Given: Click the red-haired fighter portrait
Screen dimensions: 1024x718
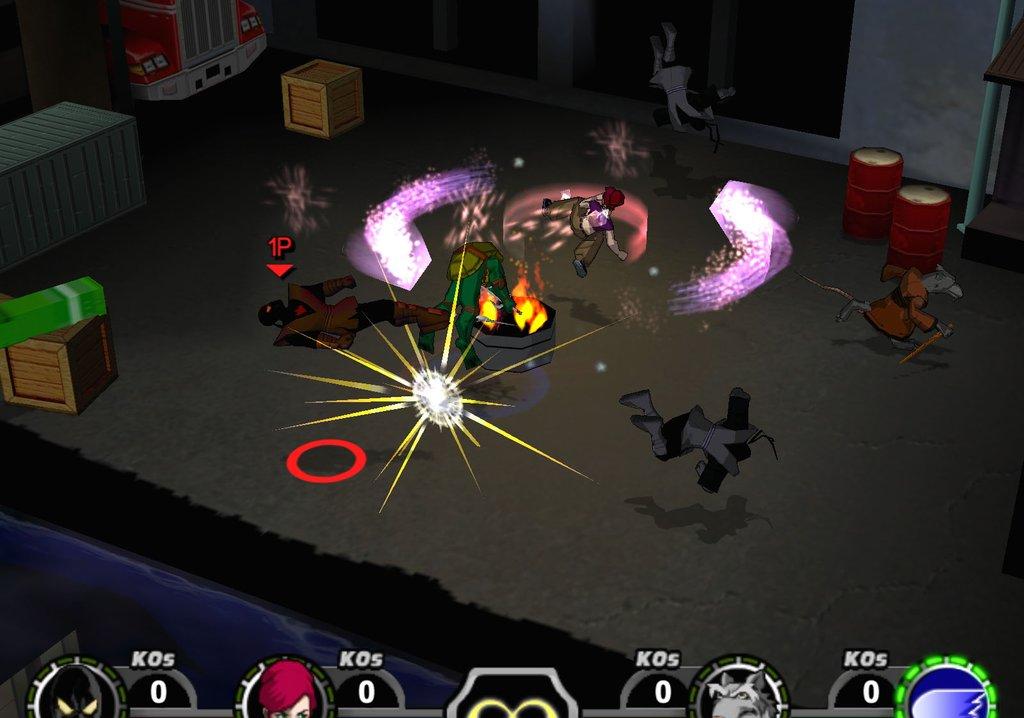Looking at the screenshot, I should [x=285, y=691].
